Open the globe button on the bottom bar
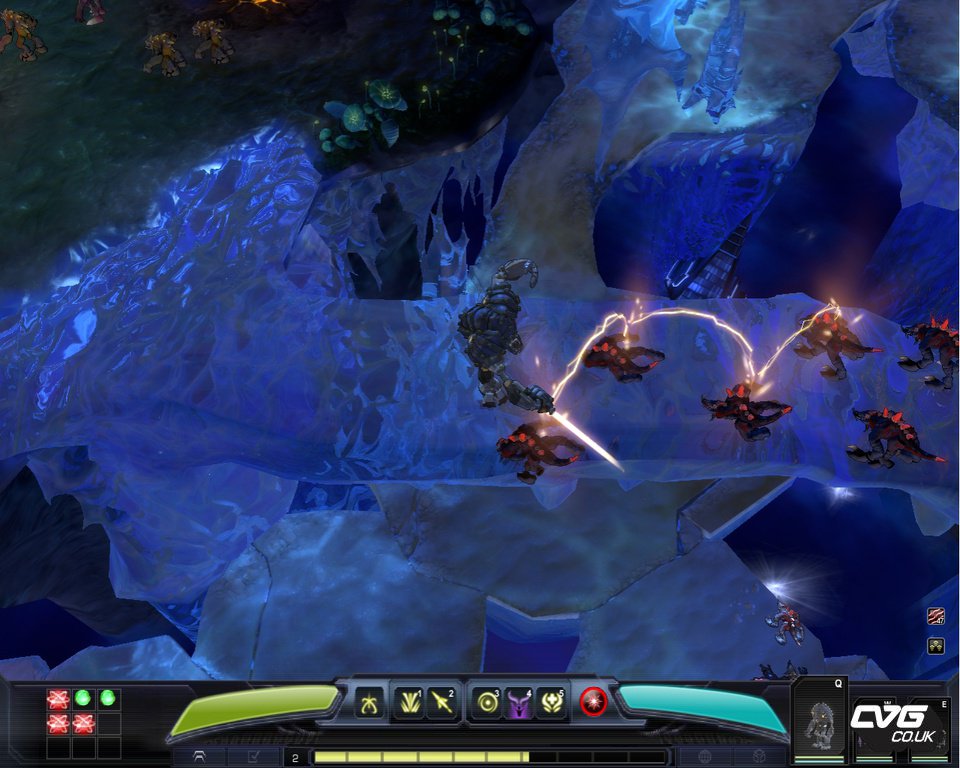The width and height of the screenshot is (960, 768). pyautogui.click(x=704, y=757)
